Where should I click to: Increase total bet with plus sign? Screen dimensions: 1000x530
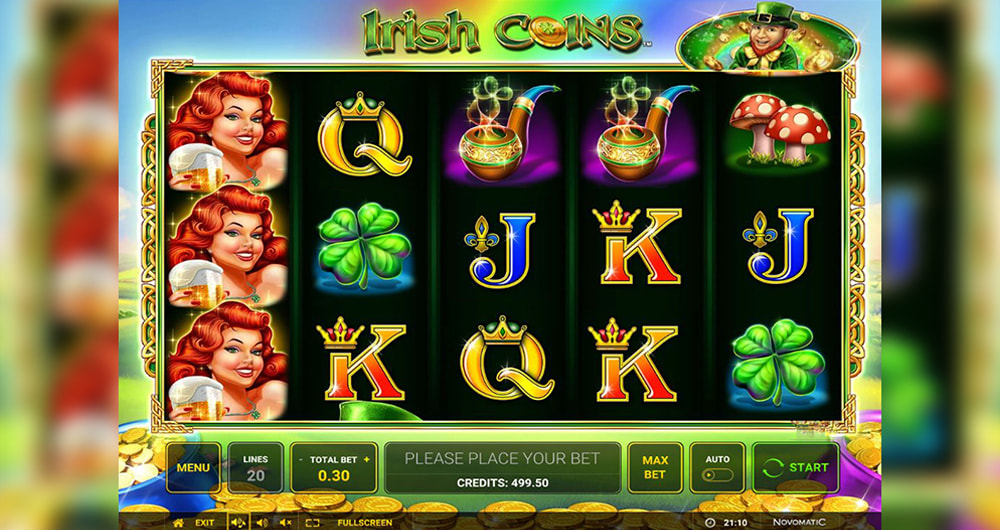pyautogui.click(x=366, y=459)
